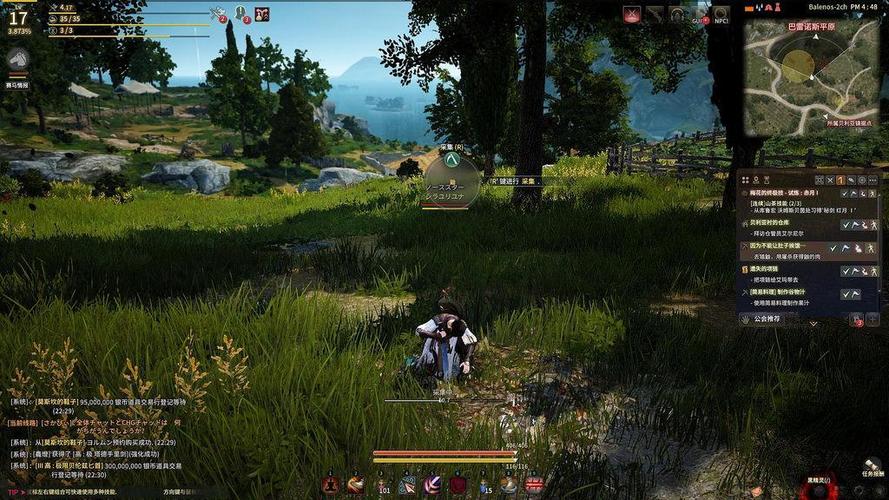Use the blue potion with count 15
The height and width of the screenshot is (500, 889).
click(x=482, y=485)
